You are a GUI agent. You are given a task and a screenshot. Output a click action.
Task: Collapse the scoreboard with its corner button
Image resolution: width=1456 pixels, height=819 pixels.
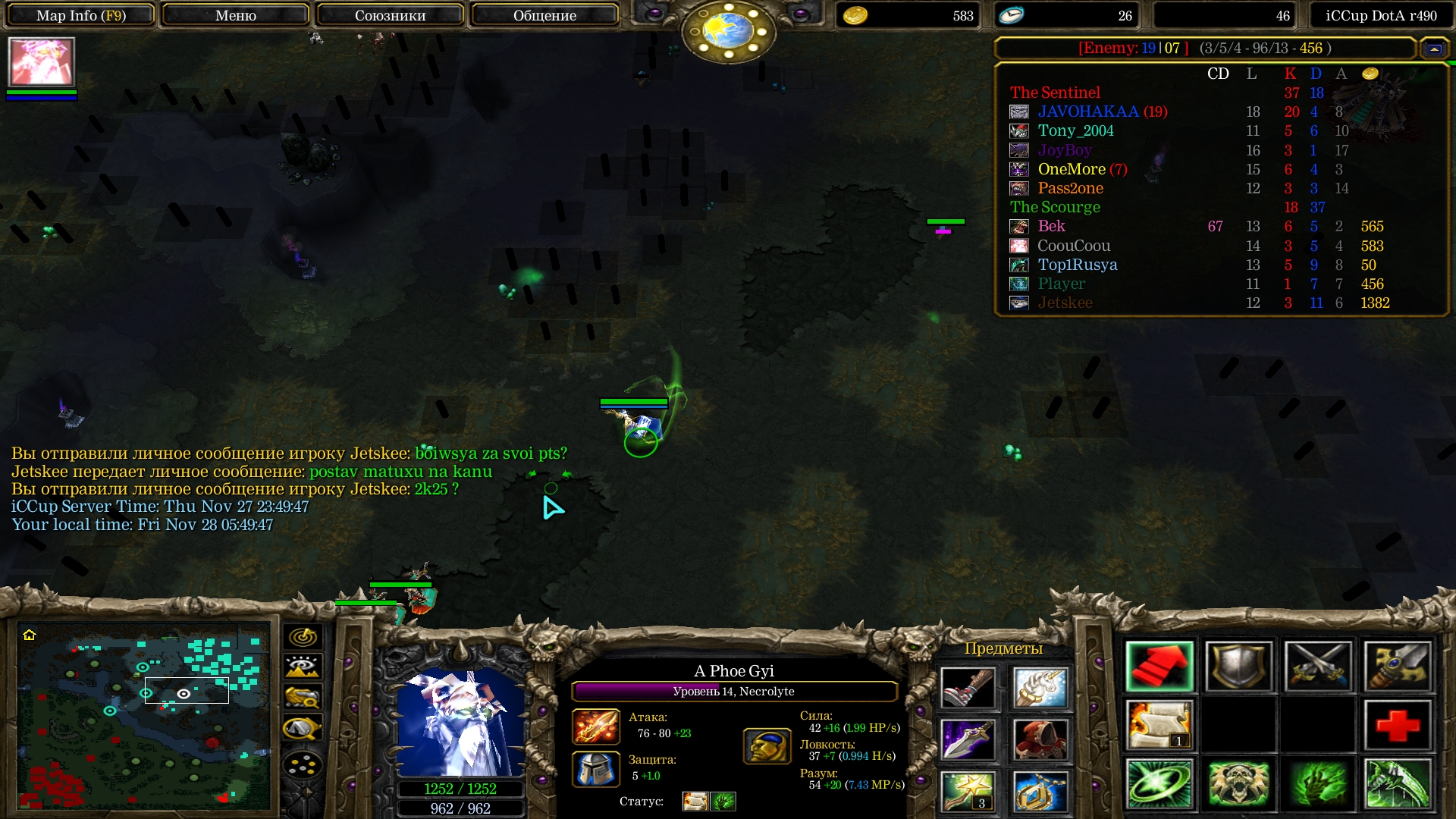[x=1434, y=49]
